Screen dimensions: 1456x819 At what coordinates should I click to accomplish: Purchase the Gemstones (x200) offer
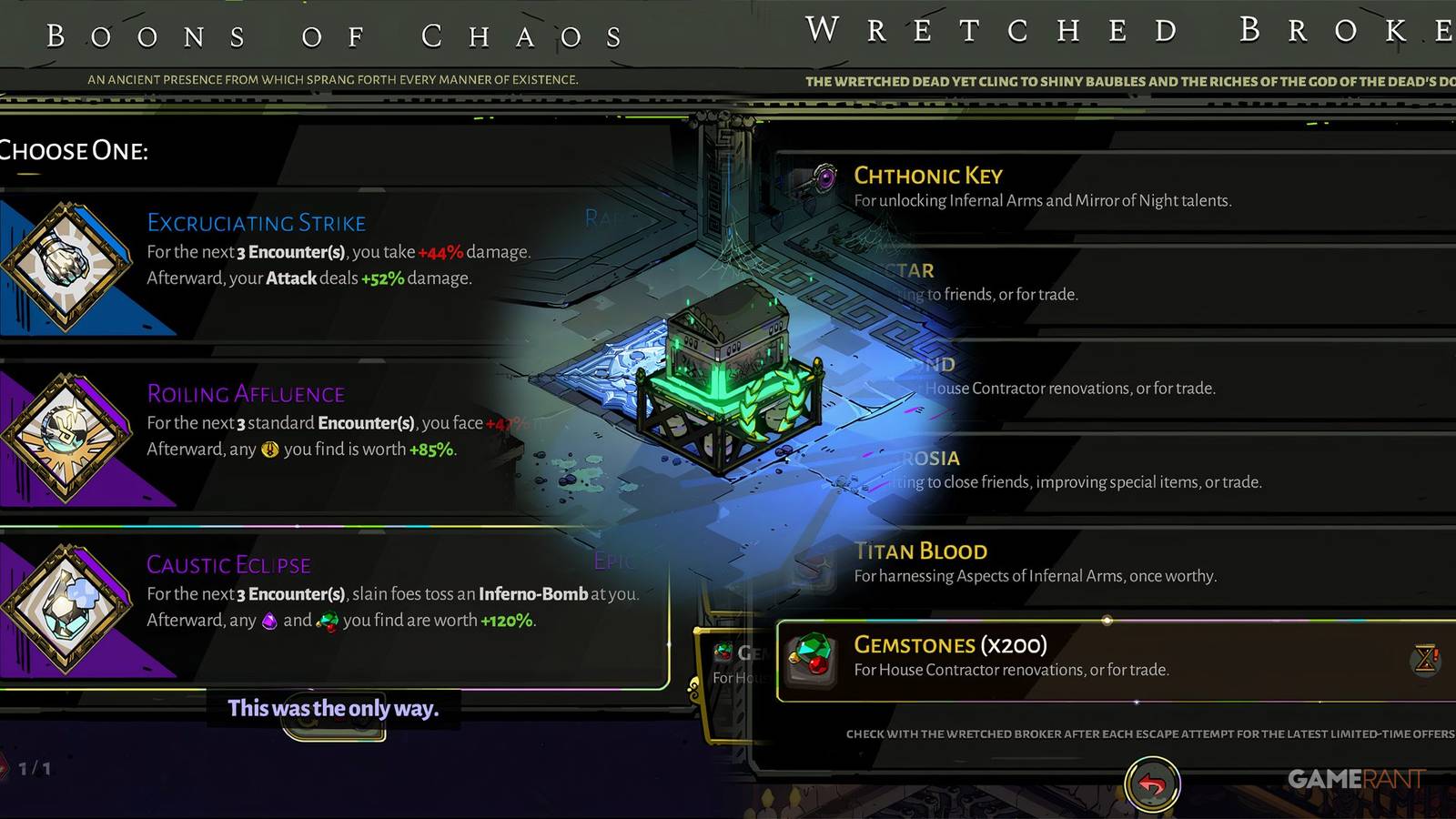click(x=1092, y=657)
